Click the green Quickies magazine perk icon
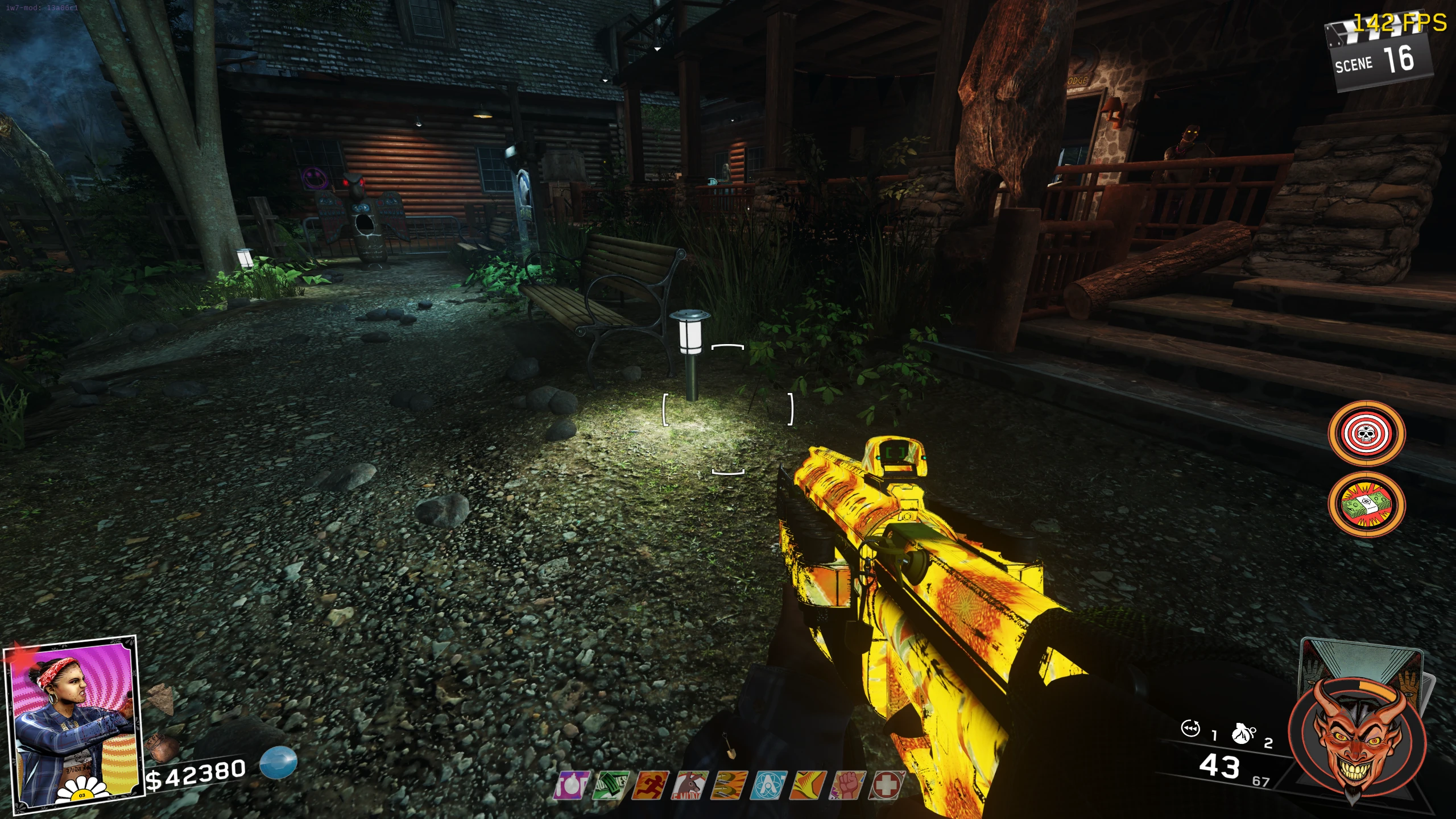This screenshot has width=1456, height=819. [x=611, y=785]
